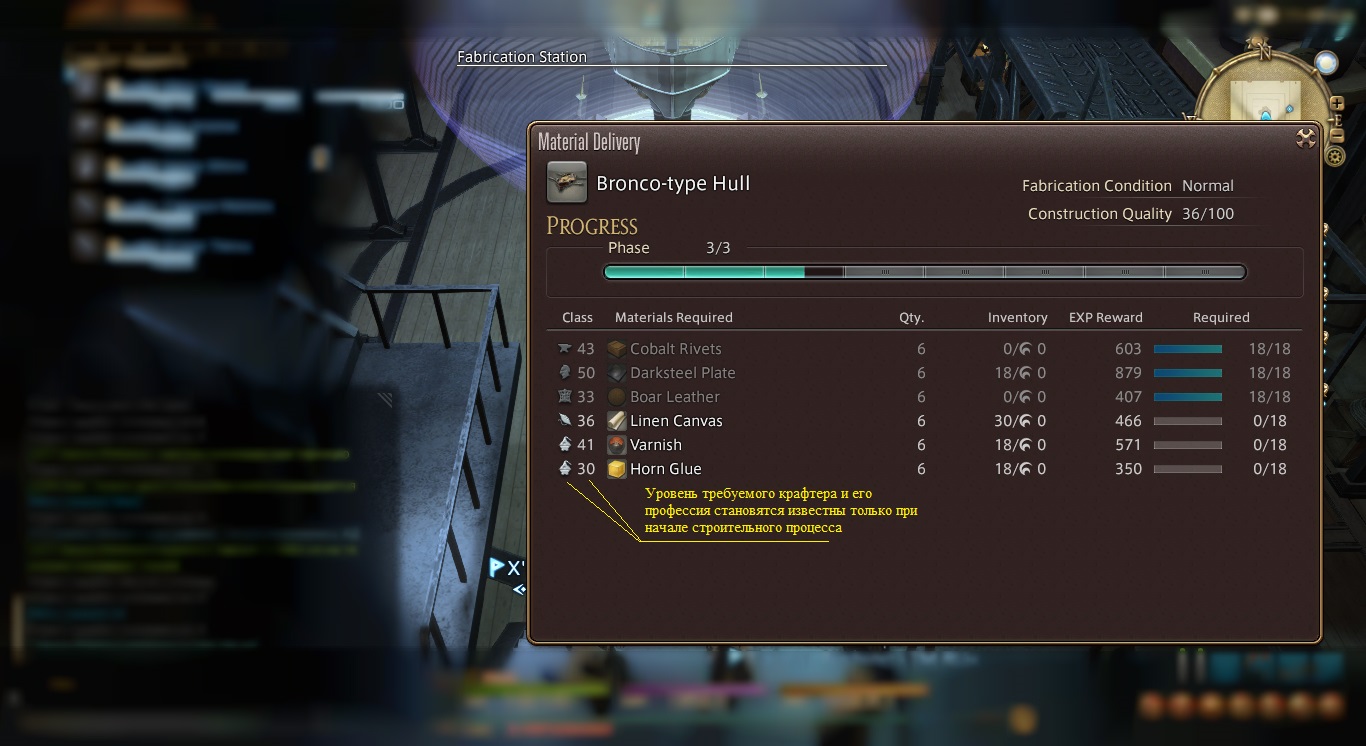Click the Bronco-type Hull item icon
Screen dimensions: 1366x746
click(x=567, y=183)
